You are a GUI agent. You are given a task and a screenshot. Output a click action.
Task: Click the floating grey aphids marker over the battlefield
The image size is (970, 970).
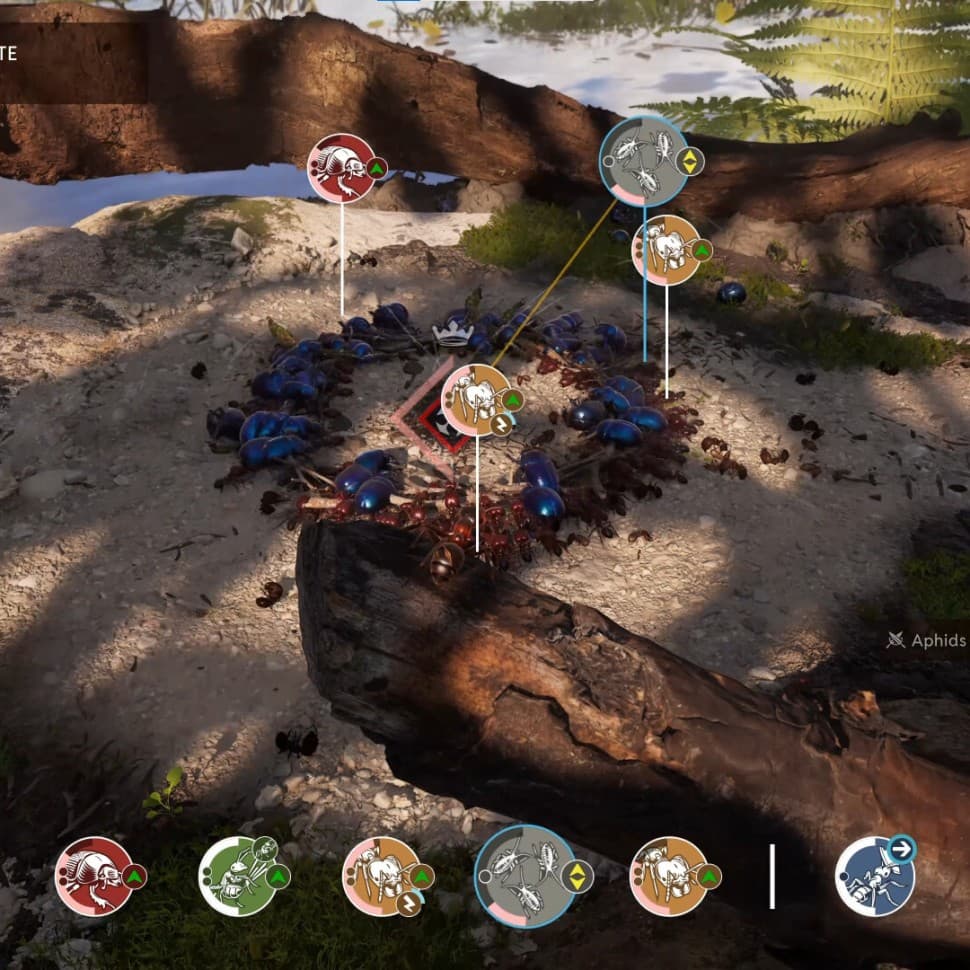pos(644,160)
